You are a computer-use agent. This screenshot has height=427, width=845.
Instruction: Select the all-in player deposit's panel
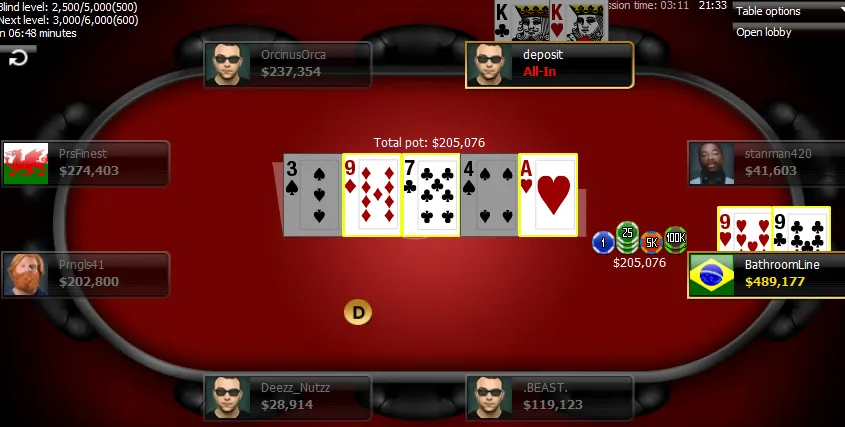pyautogui.click(x=549, y=64)
